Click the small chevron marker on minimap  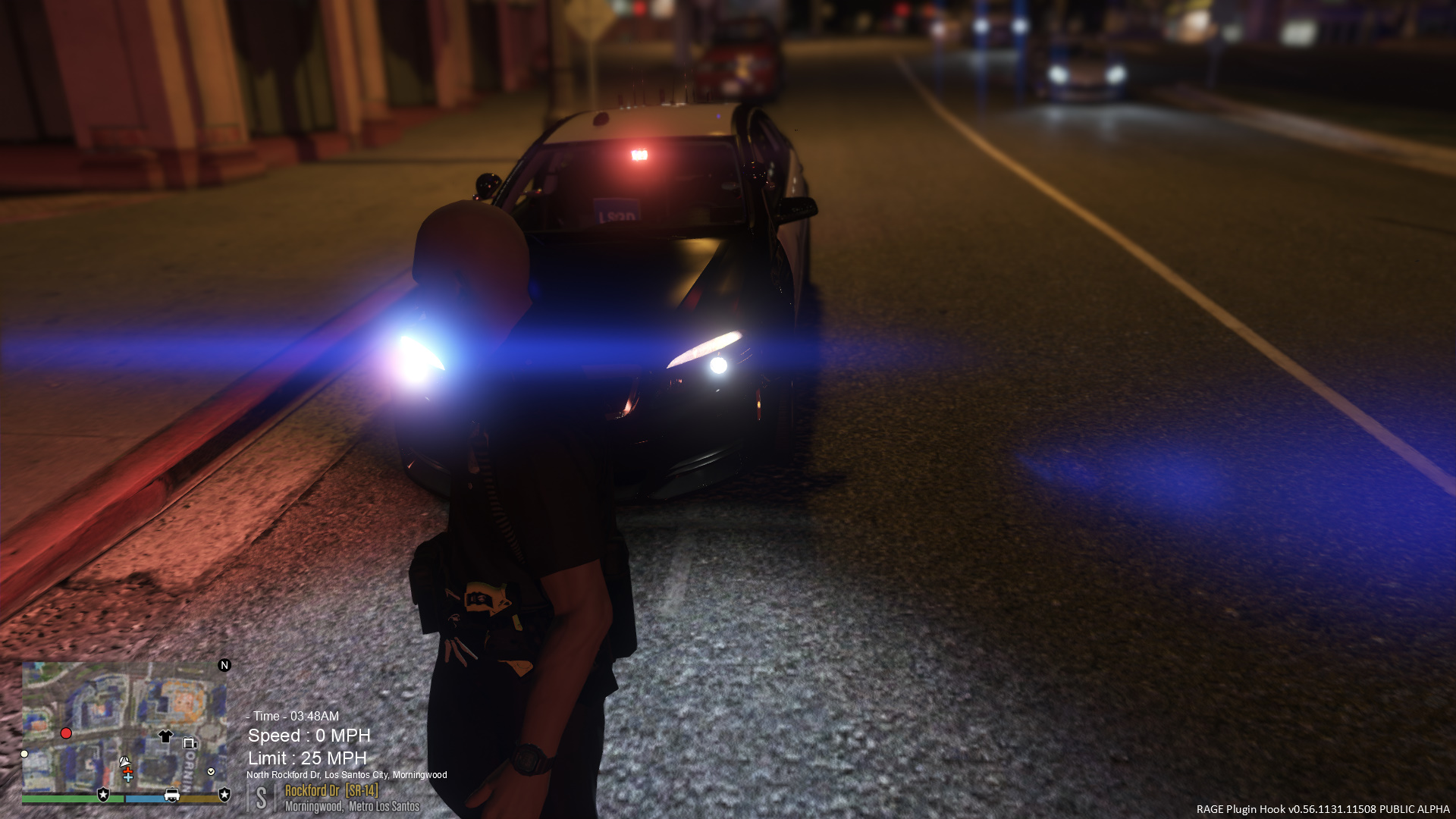point(211,771)
